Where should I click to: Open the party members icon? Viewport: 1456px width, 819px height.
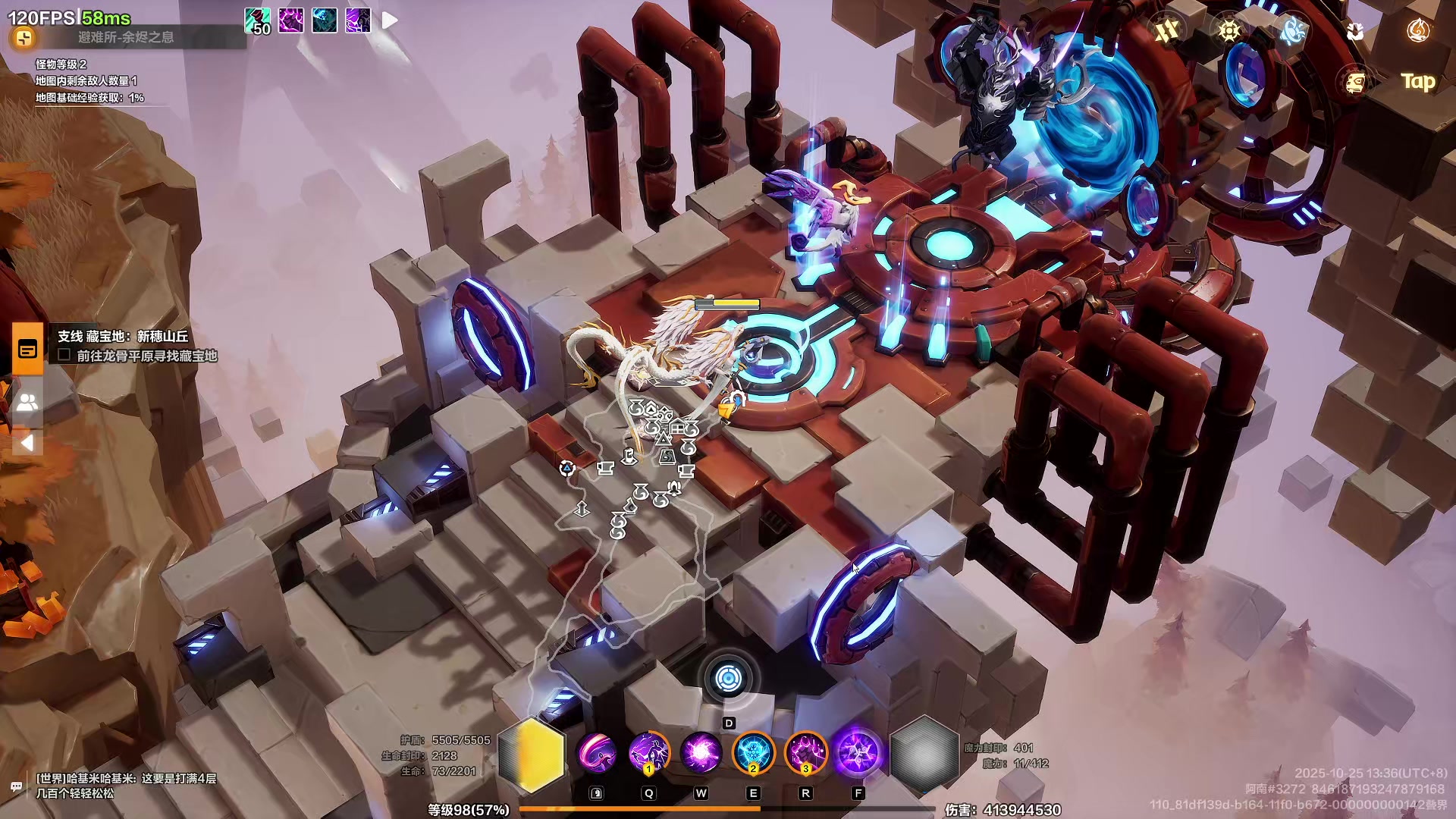27,402
